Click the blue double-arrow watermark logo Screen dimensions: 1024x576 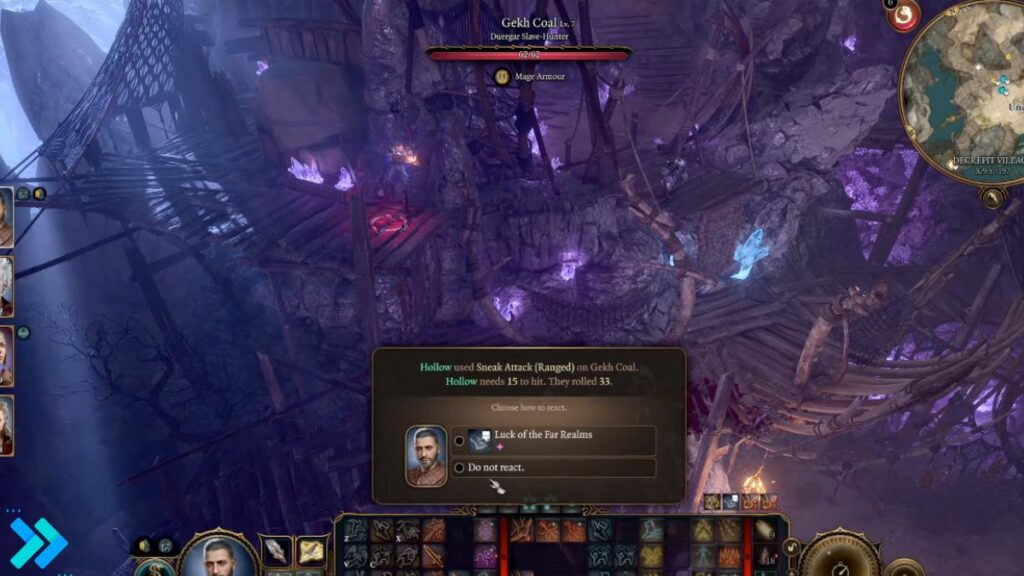[x=38, y=543]
